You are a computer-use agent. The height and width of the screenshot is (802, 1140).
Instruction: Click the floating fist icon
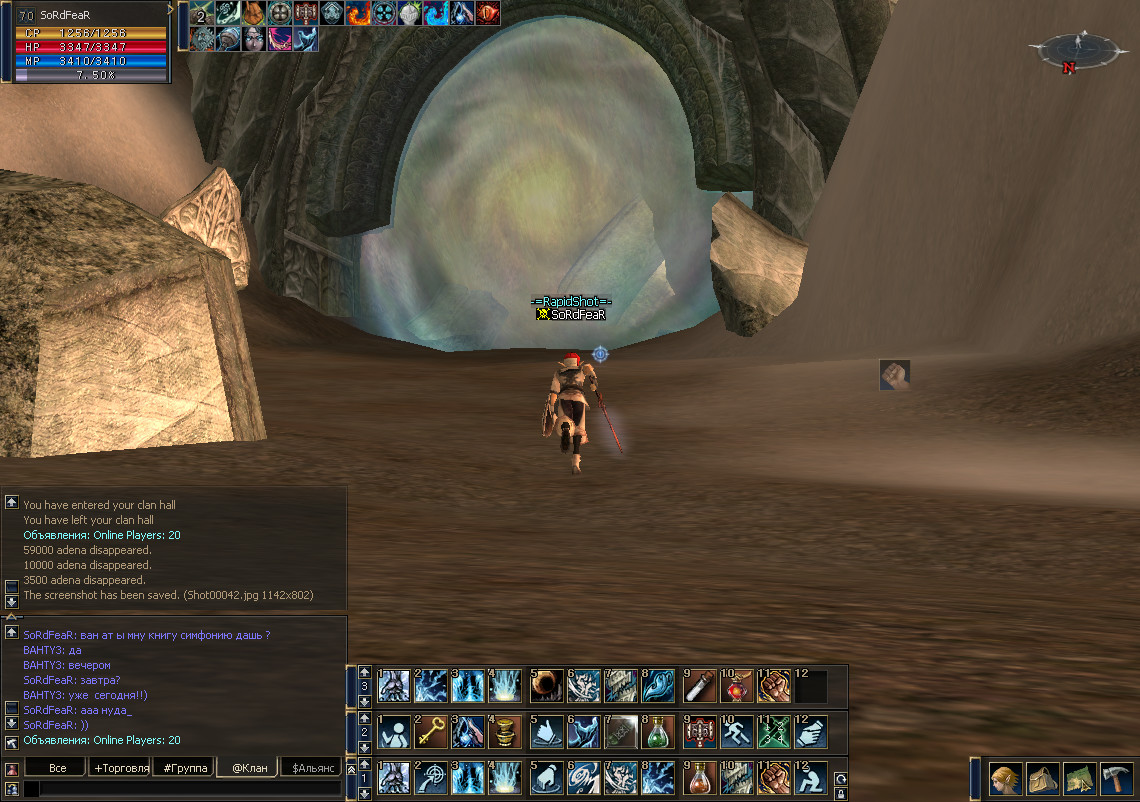894,375
